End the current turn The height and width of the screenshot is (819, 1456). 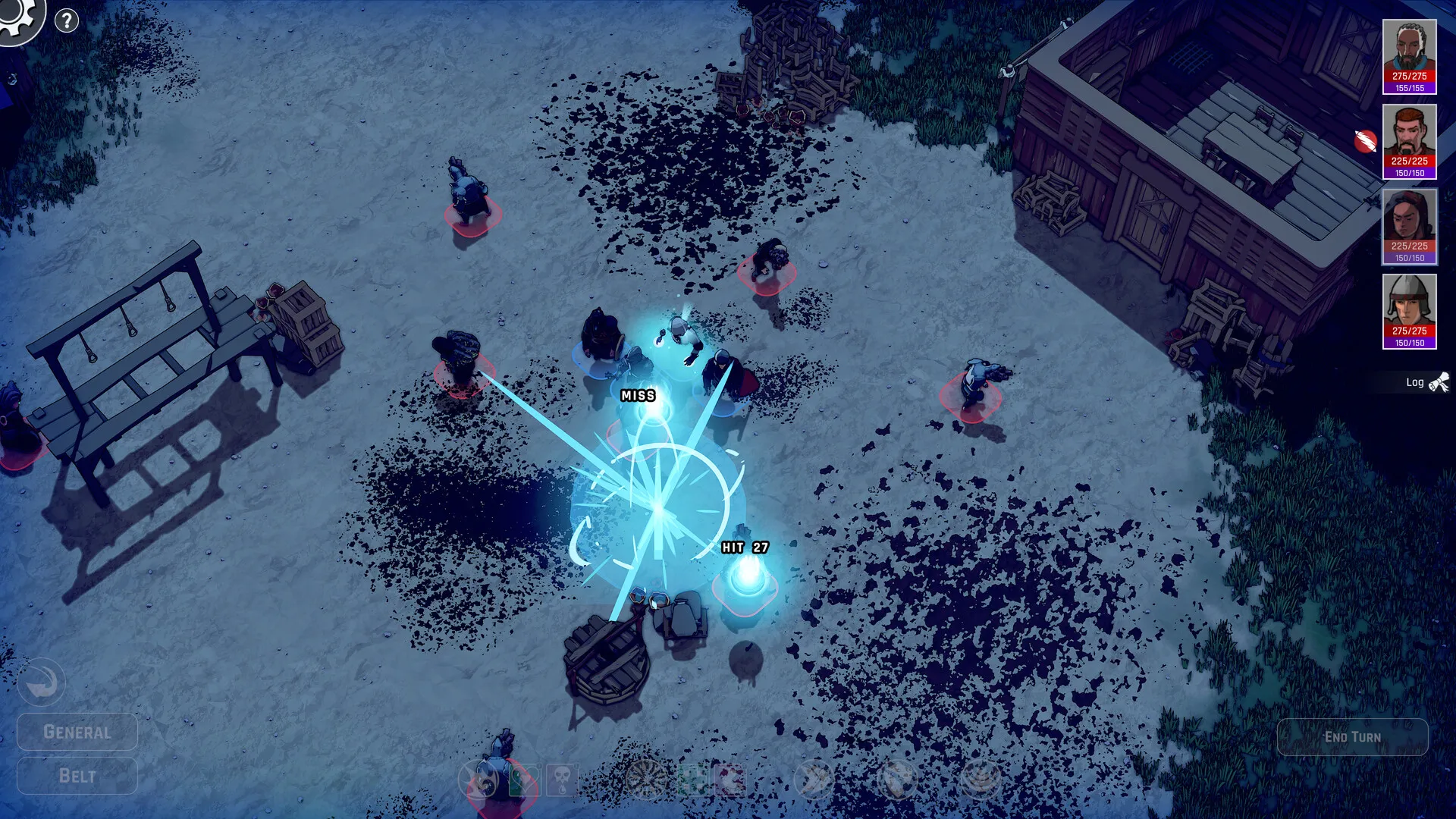point(1352,737)
